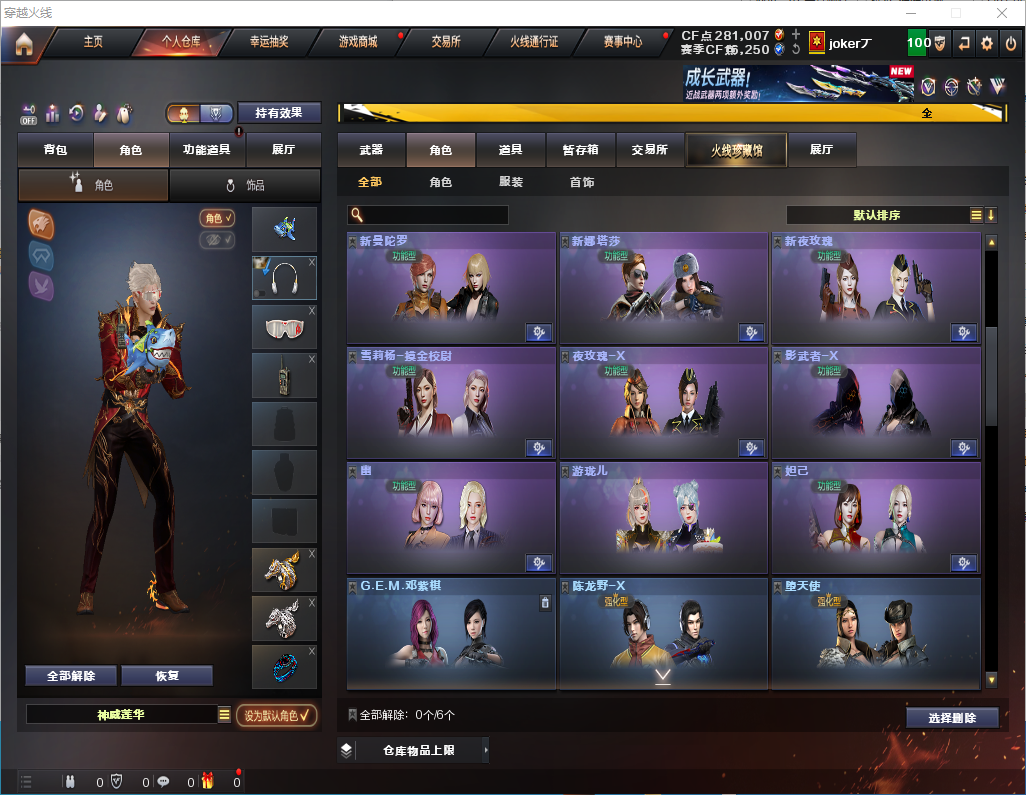Click 全部解除 remove all button
This screenshot has height=795, width=1026.
(x=71, y=676)
